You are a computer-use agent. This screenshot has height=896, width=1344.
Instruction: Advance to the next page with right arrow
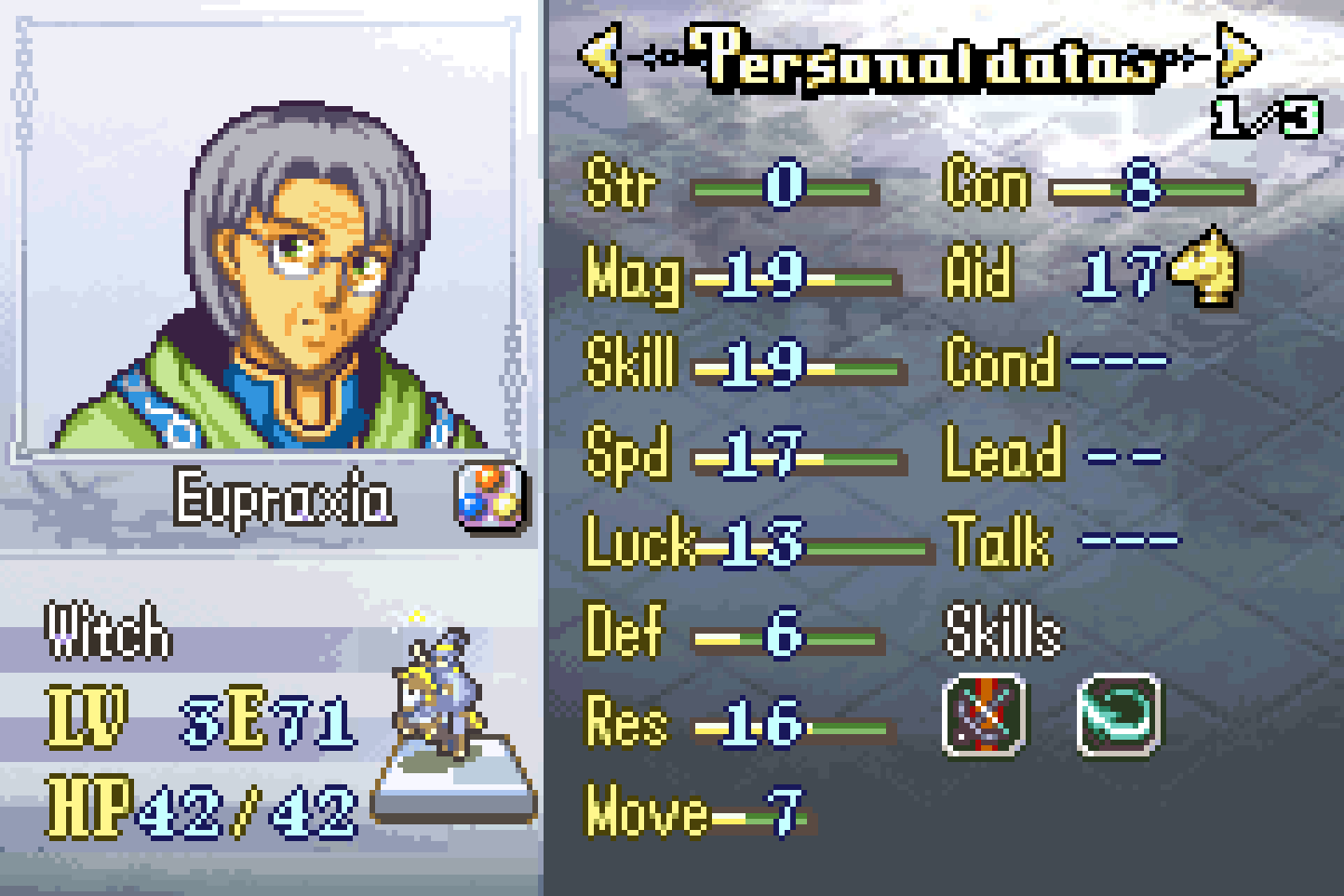(1239, 56)
